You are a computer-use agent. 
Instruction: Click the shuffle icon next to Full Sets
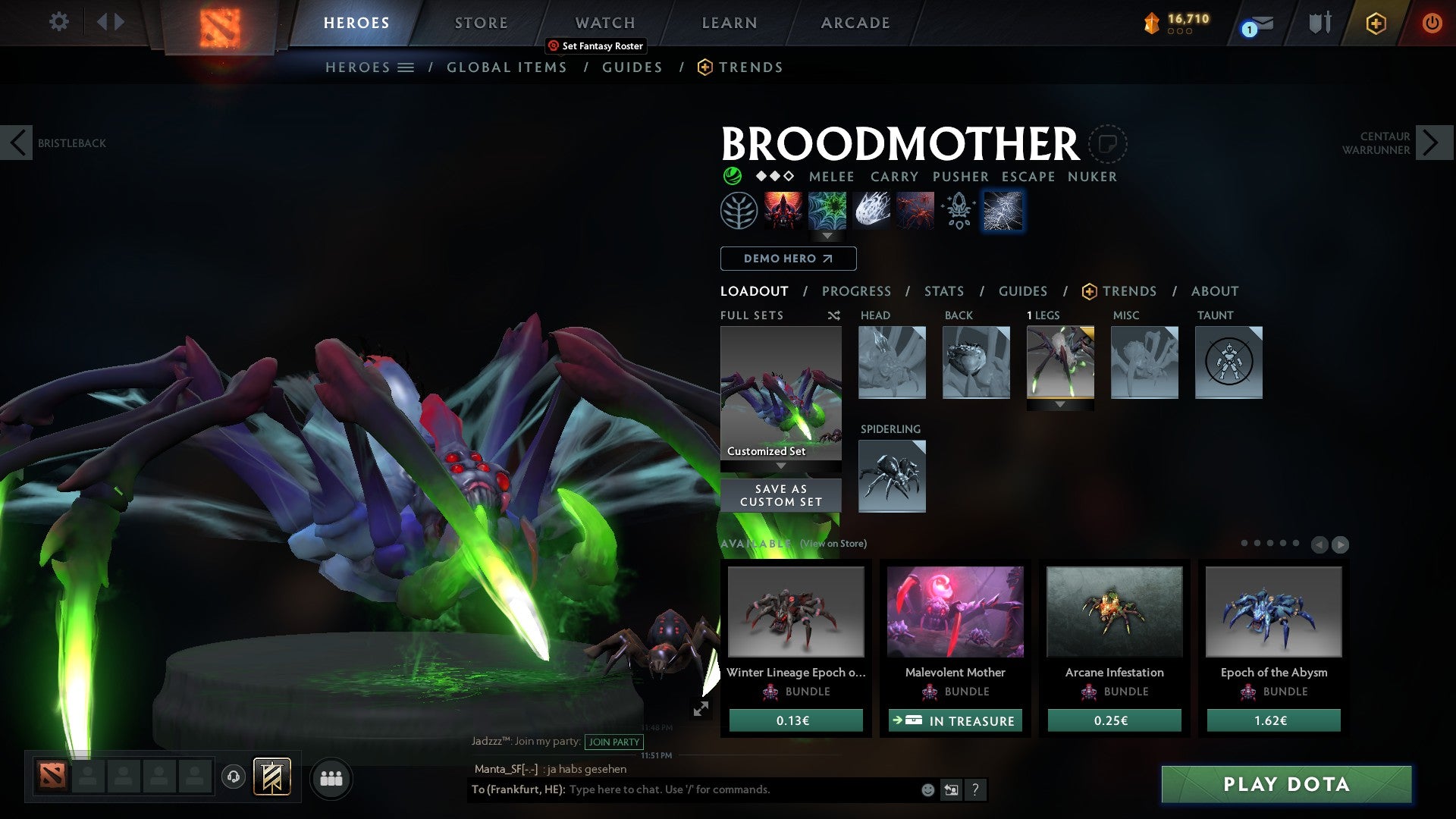click(x=833, y=315)
